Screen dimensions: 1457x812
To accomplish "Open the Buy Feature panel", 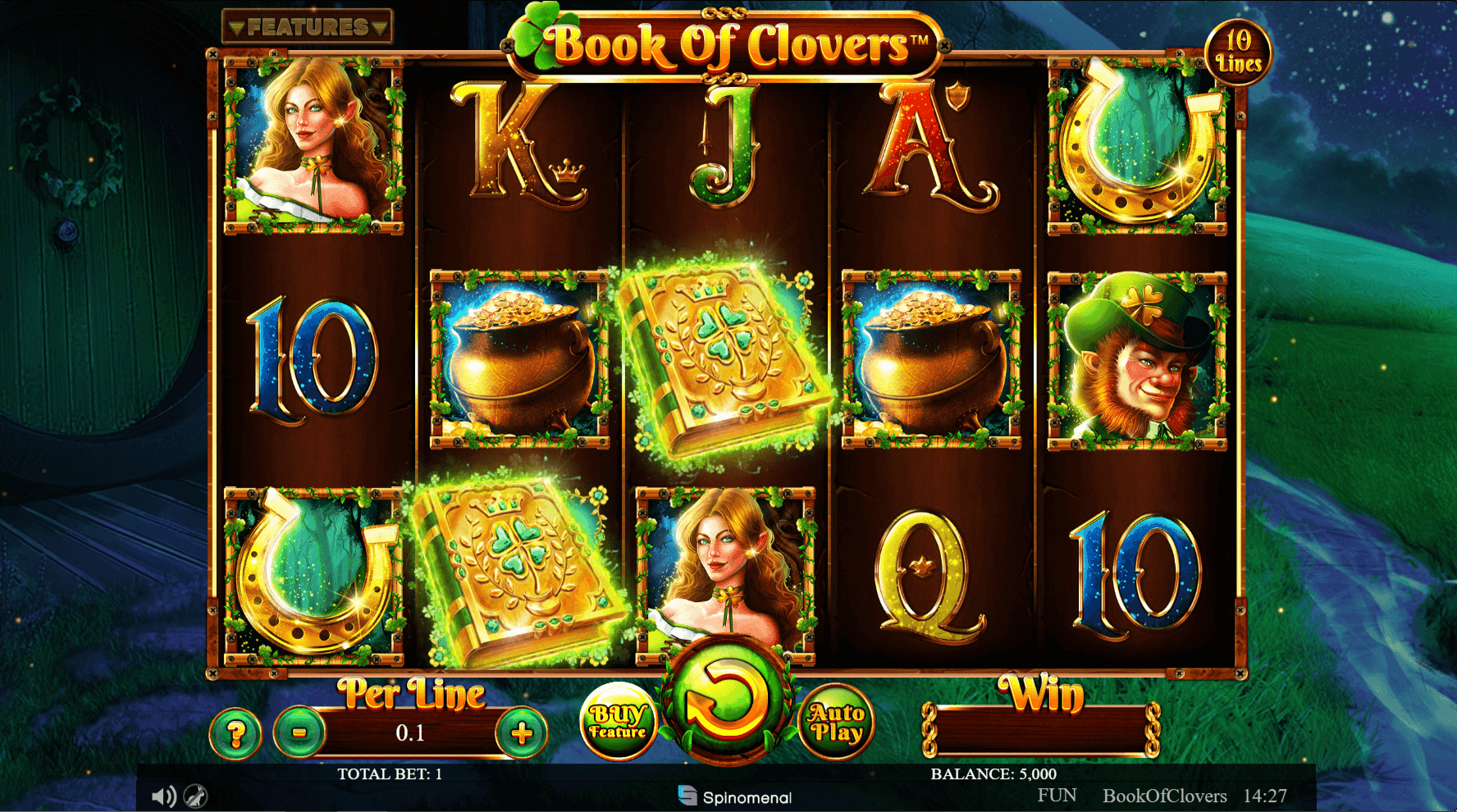I will click(619, 722).
